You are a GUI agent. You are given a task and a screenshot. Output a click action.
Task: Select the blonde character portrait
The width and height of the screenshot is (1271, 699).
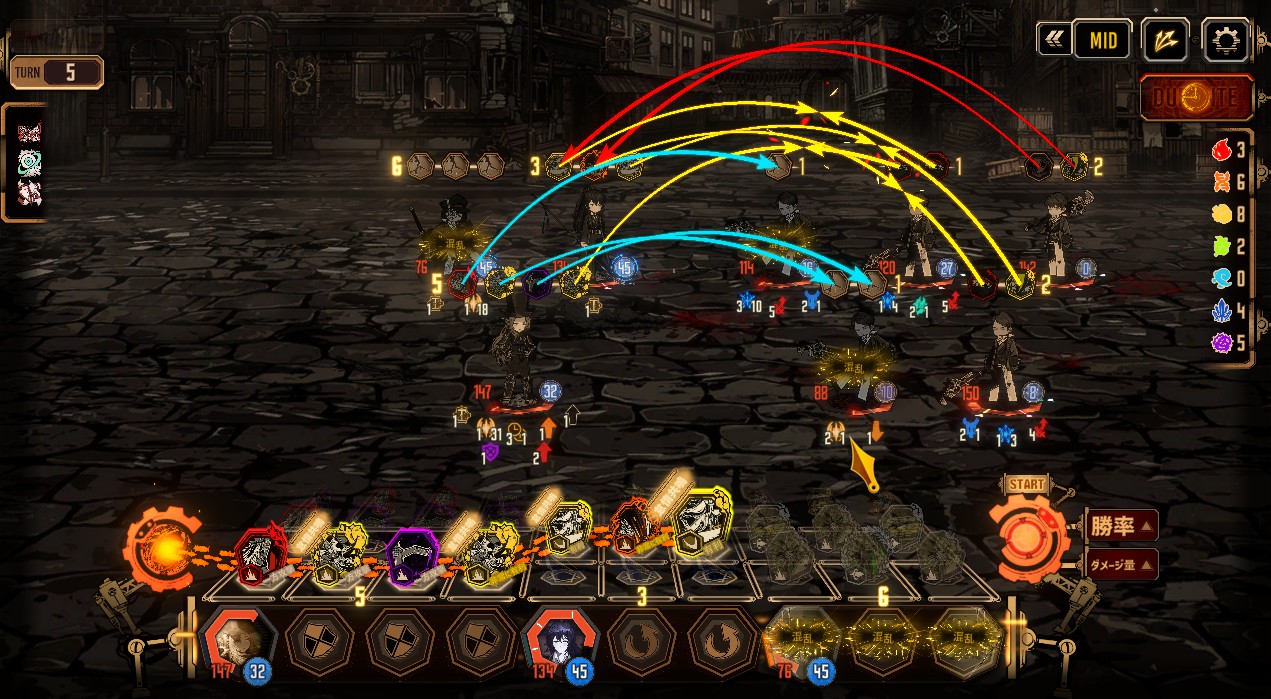pos(238,641)
